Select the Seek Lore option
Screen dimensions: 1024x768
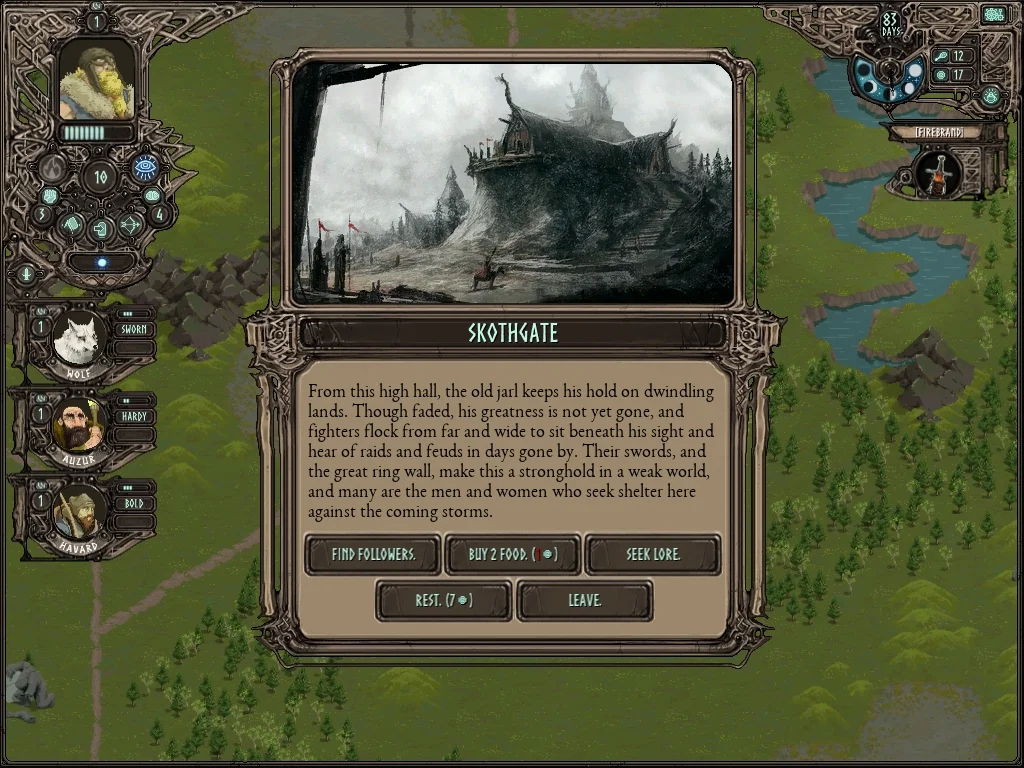point(652,554)
